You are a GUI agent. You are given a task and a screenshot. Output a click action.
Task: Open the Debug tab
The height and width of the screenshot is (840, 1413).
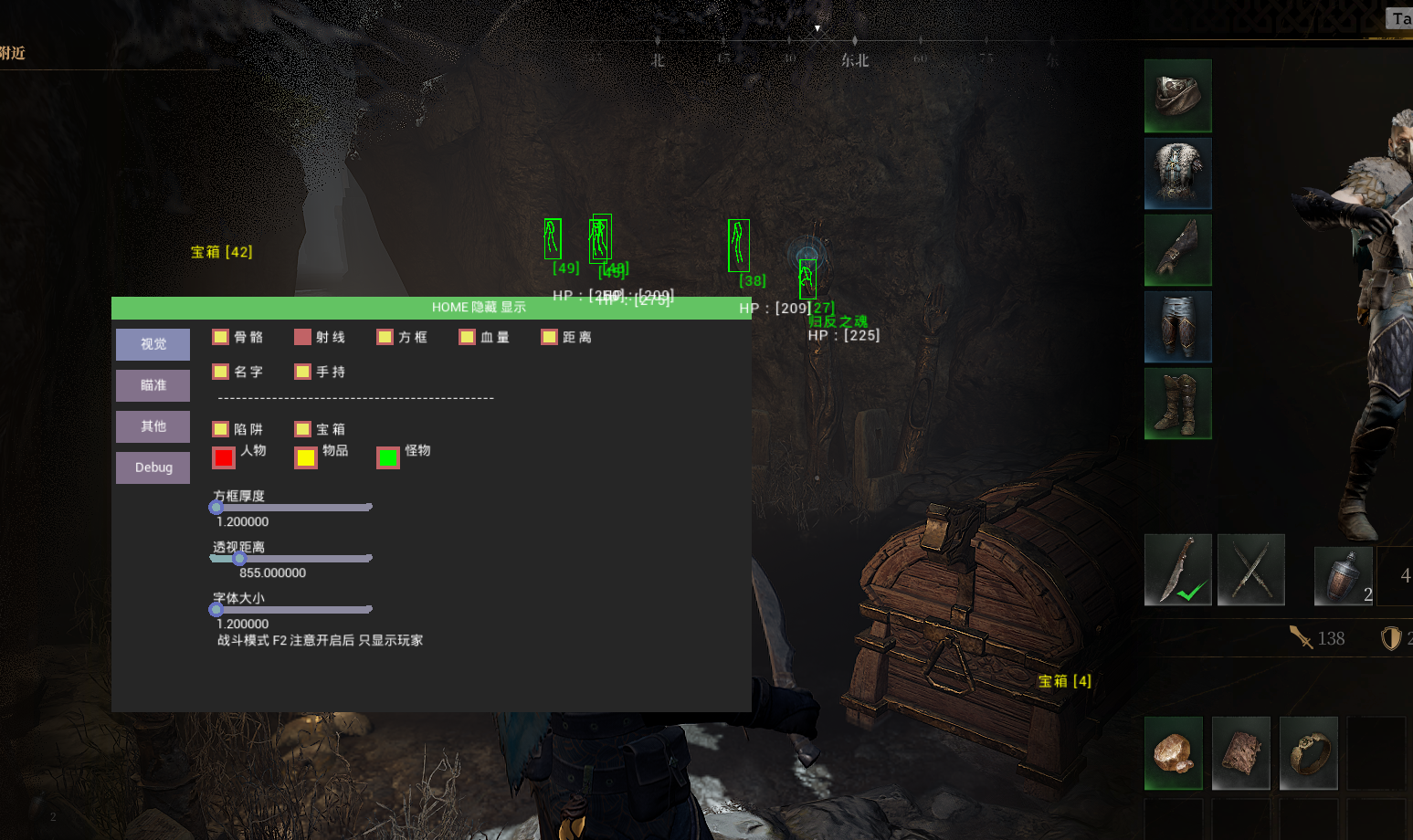click(x=153, y=467)
